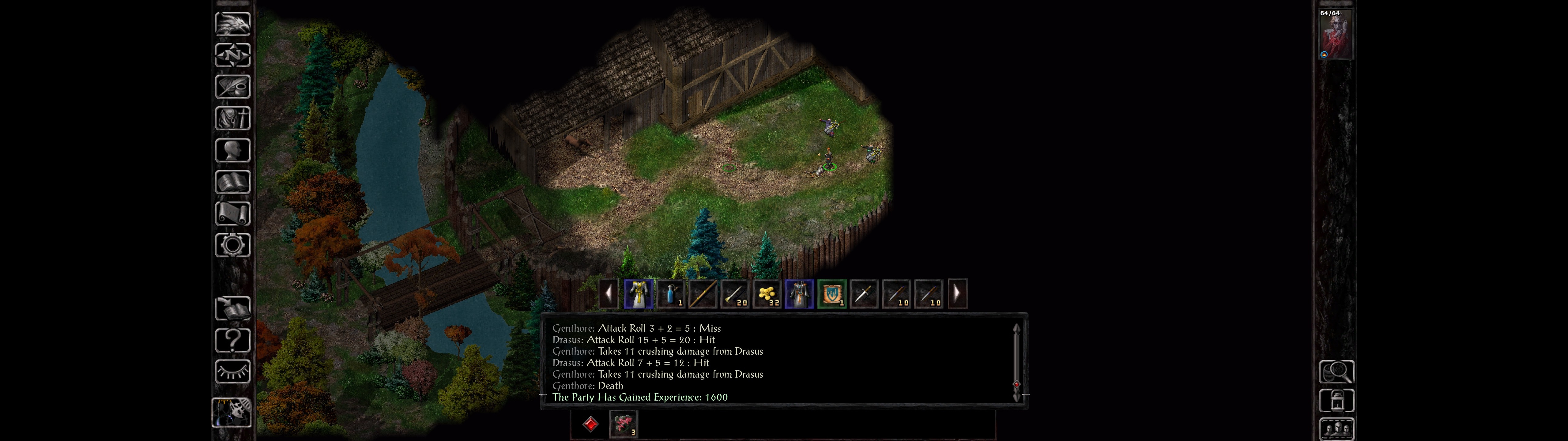Grab the green-bordered spell scroll
The width and height of the screenshot is (1568, 441).
coord(831,294)
